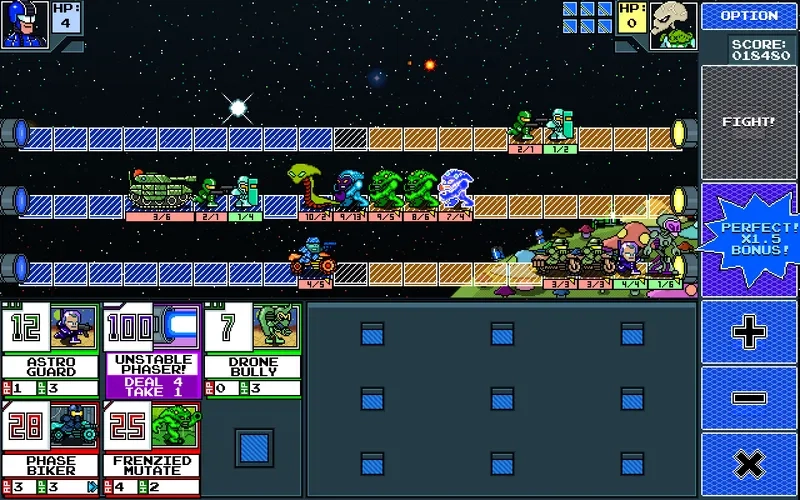
Task: Click the plus button
Action: pos(749,332)
